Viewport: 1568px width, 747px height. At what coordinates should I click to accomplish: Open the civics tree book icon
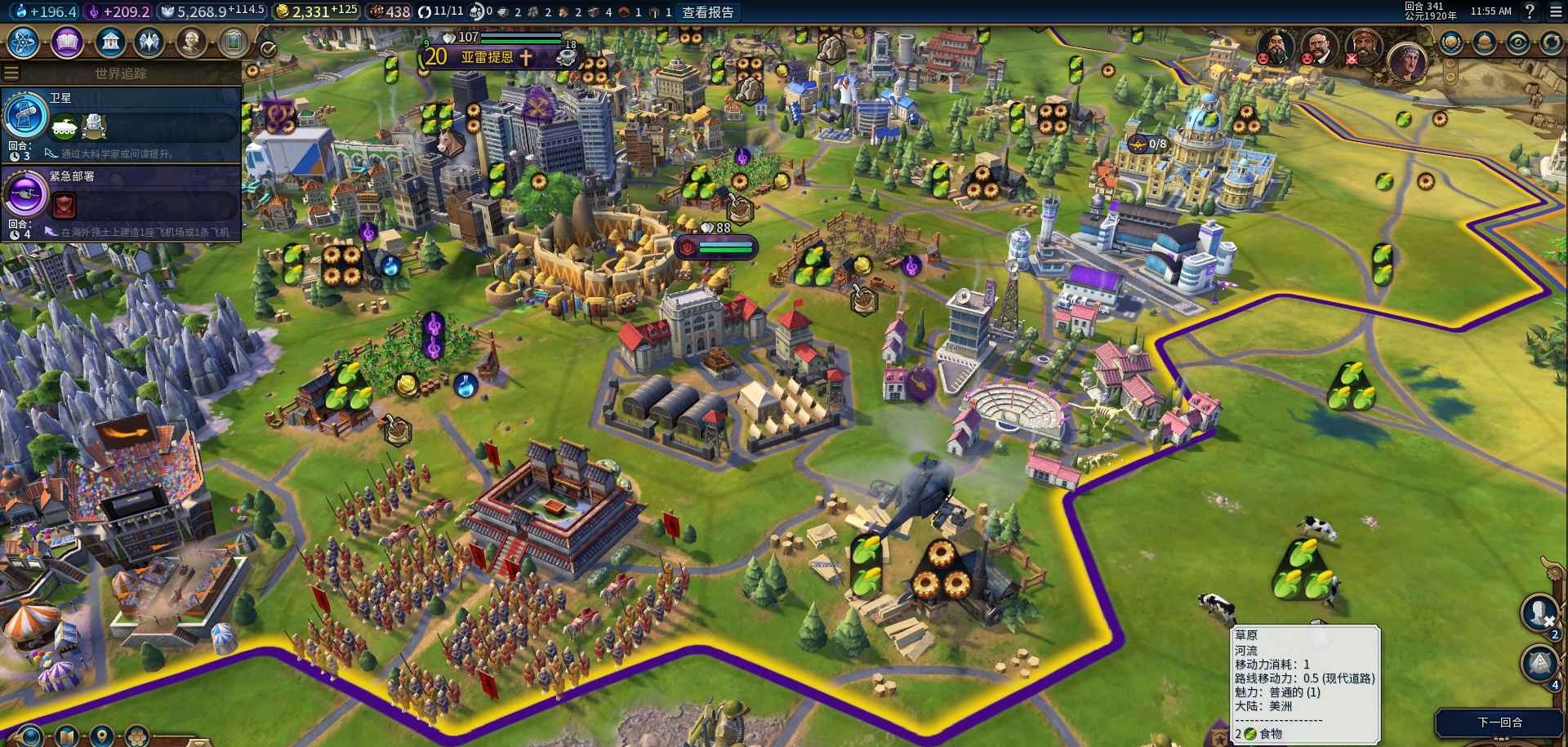67,42
